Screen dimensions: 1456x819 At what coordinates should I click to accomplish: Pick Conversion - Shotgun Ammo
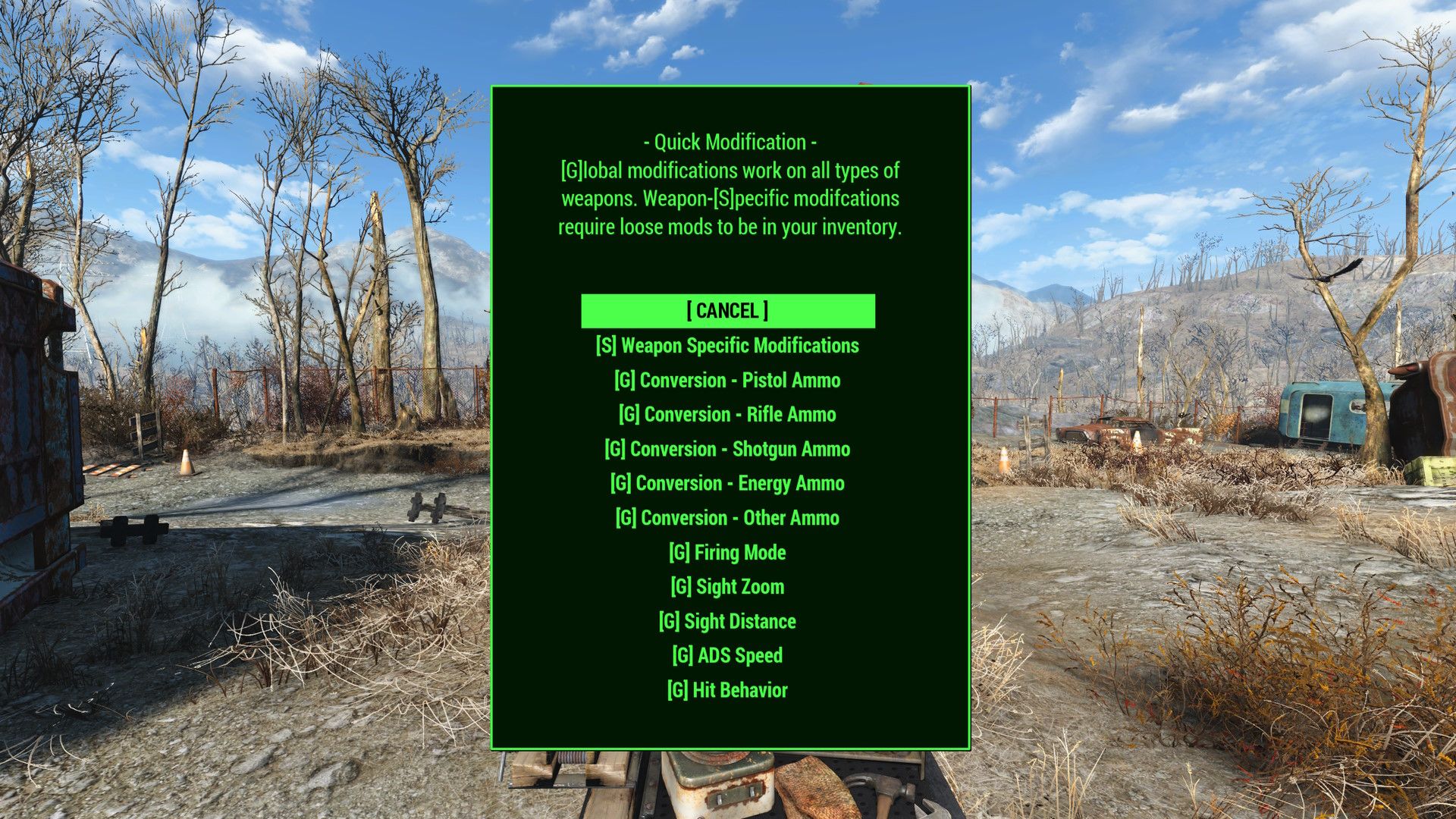pyautogui.click(x=727, y=449)
